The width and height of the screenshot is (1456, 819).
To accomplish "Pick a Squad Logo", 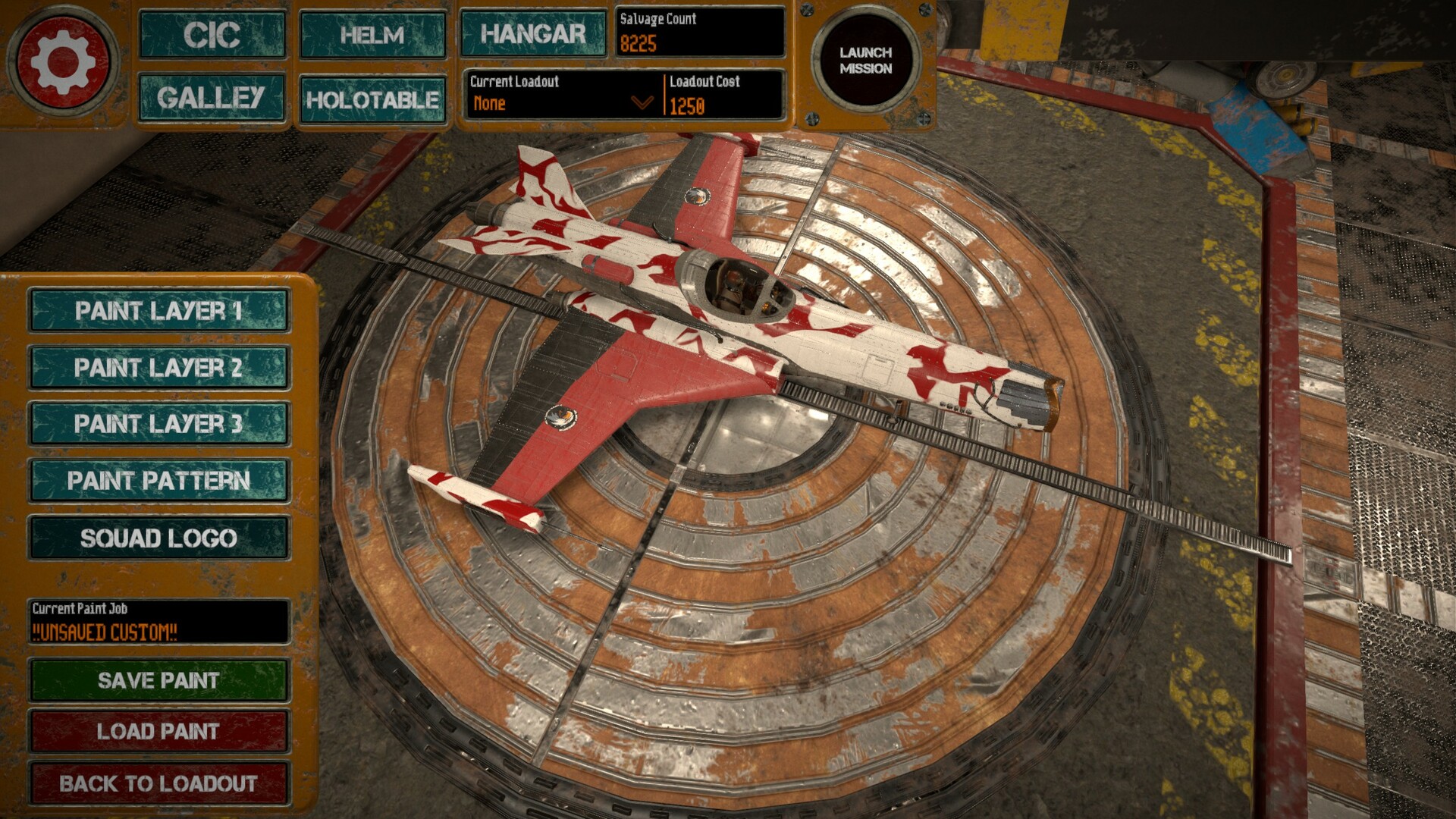I will [158, 538].
